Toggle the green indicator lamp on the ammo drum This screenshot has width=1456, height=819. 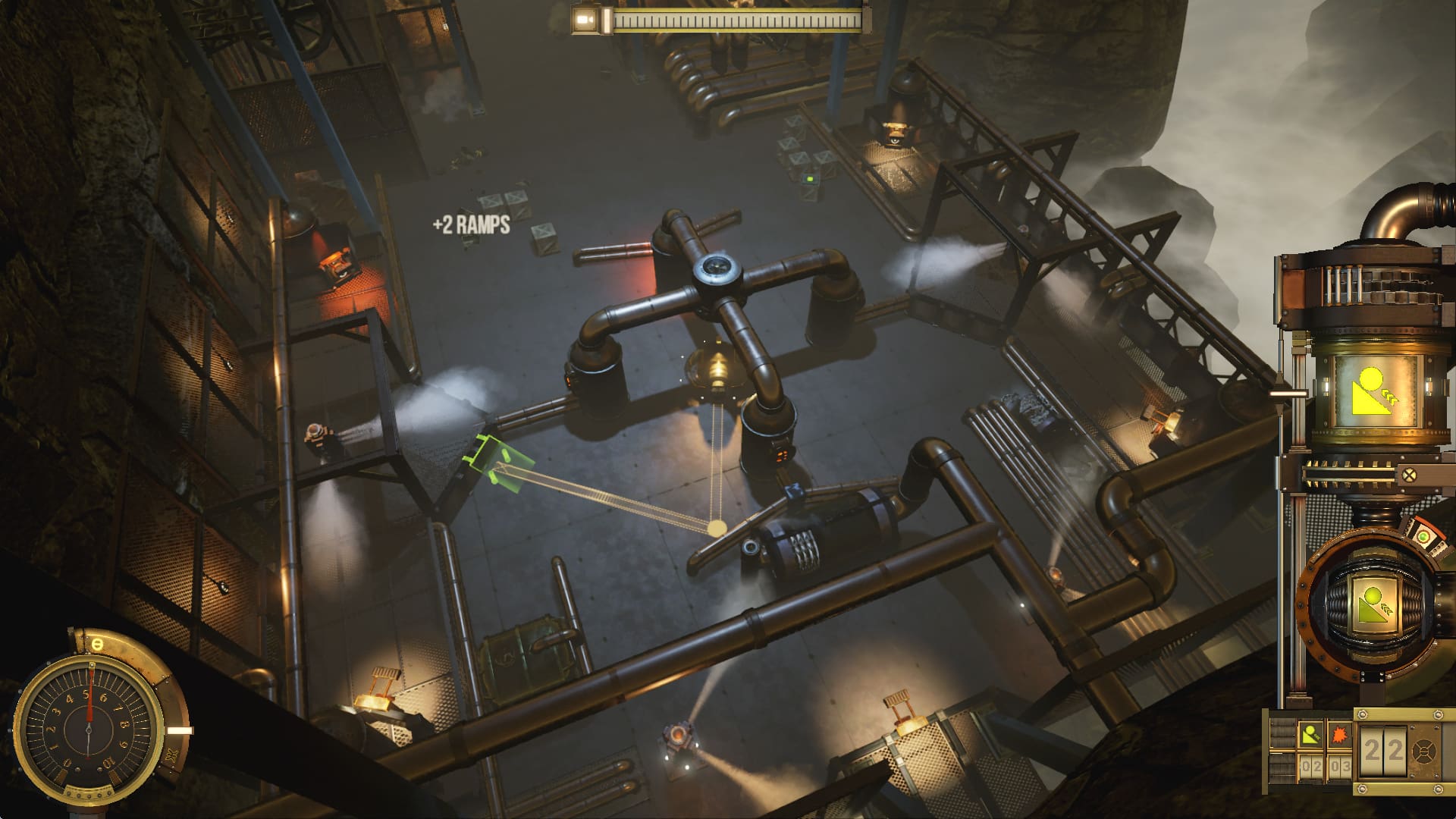[x=1425, y=536]
